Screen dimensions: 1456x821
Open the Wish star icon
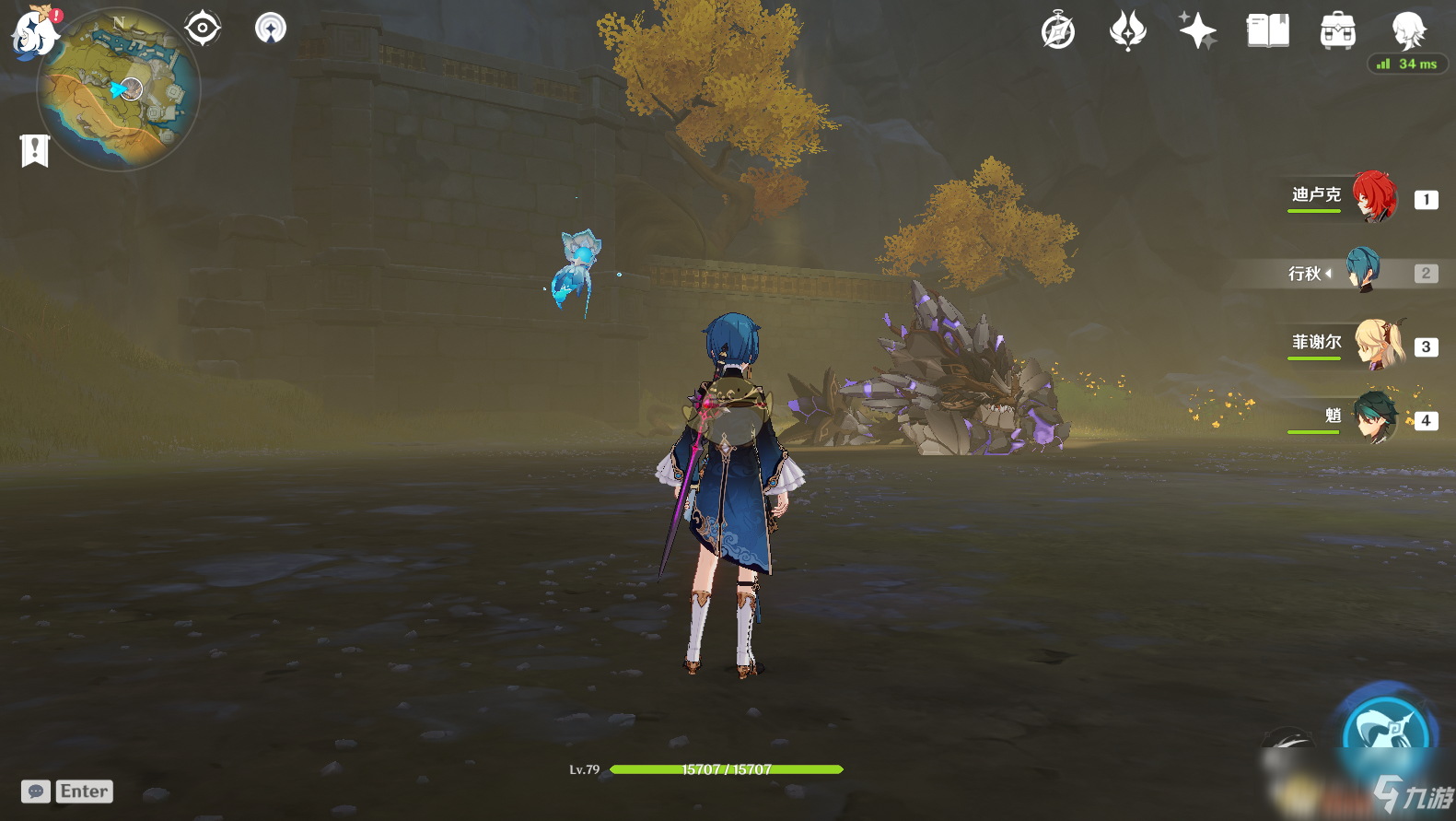pos(1197,31)
